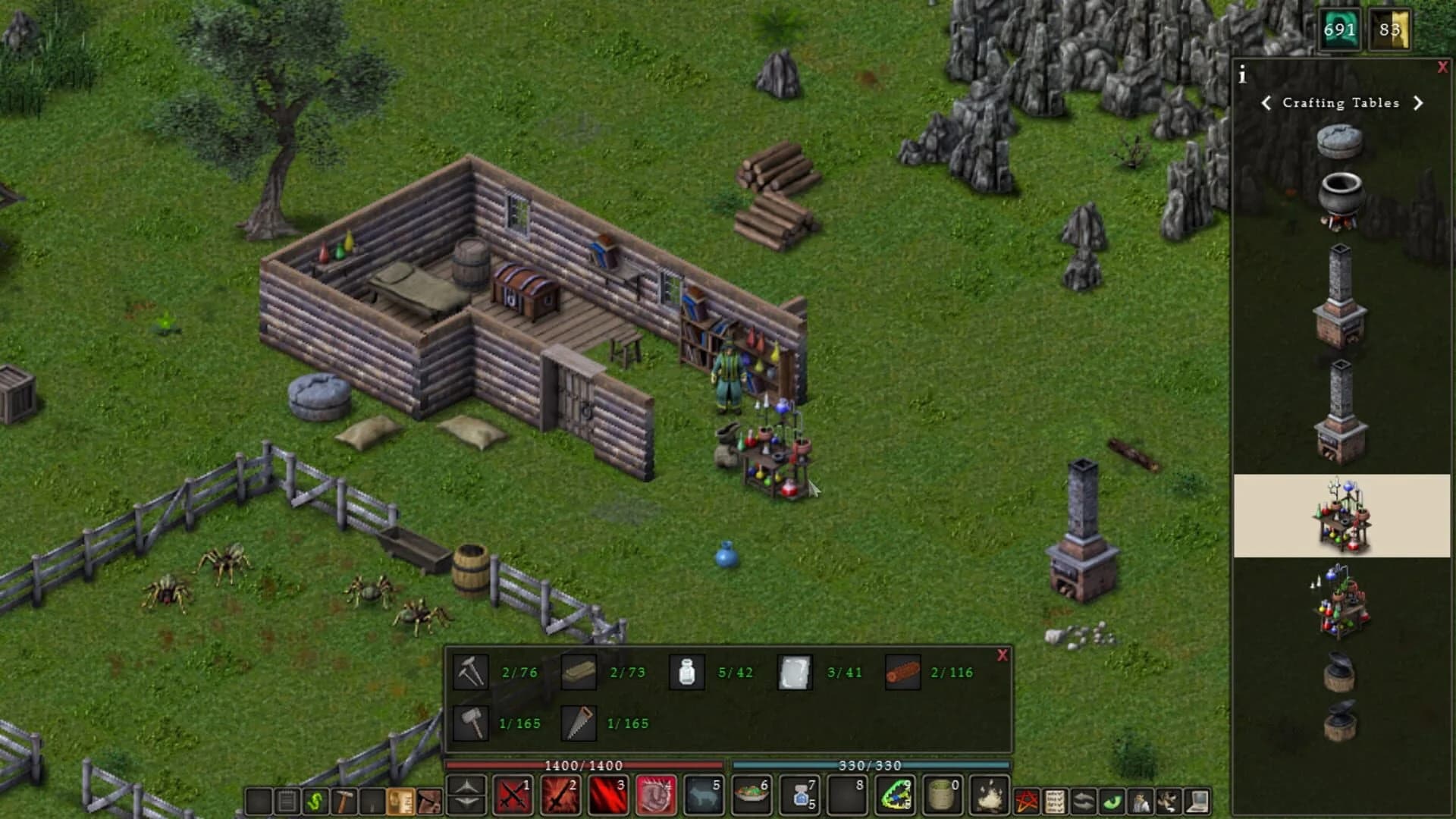Screen dimensions: 1456x819
Task: Expand the next category with the right chevron
Action: (x=1419, y=103)
